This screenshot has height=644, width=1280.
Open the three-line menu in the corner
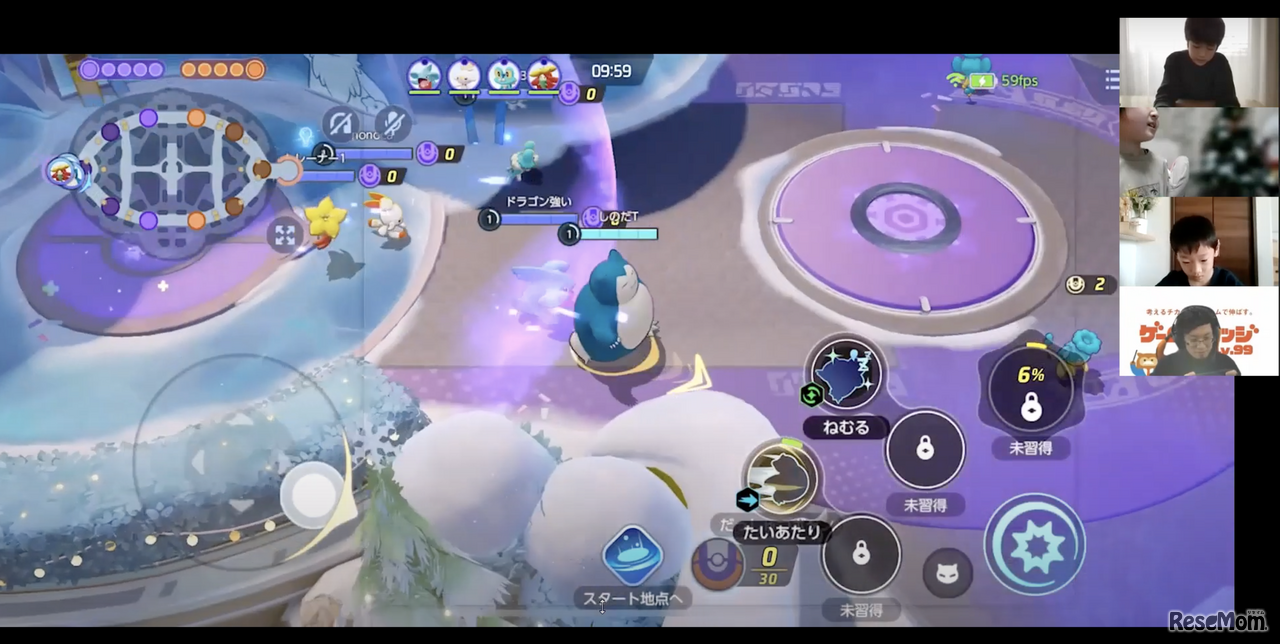pos(1111,80)
